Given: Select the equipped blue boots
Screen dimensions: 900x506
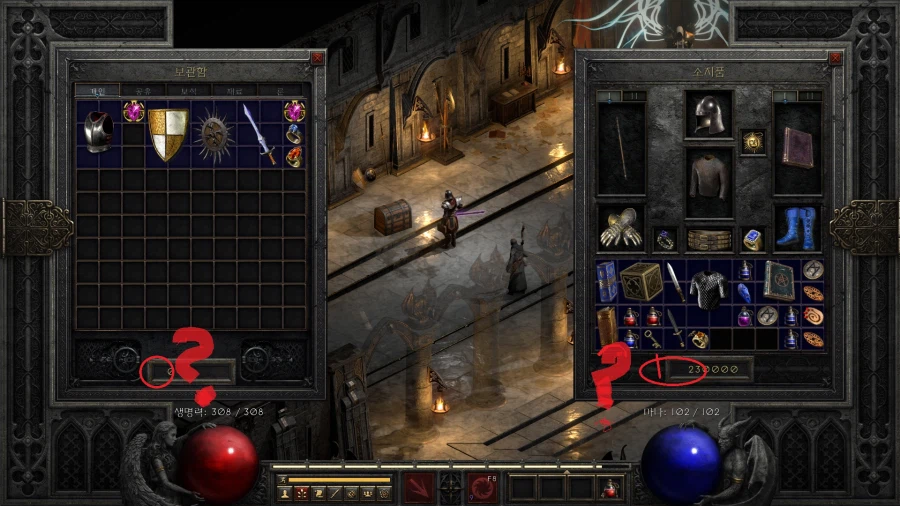Looking at the screenshot, I should click(x=797, y=228).
